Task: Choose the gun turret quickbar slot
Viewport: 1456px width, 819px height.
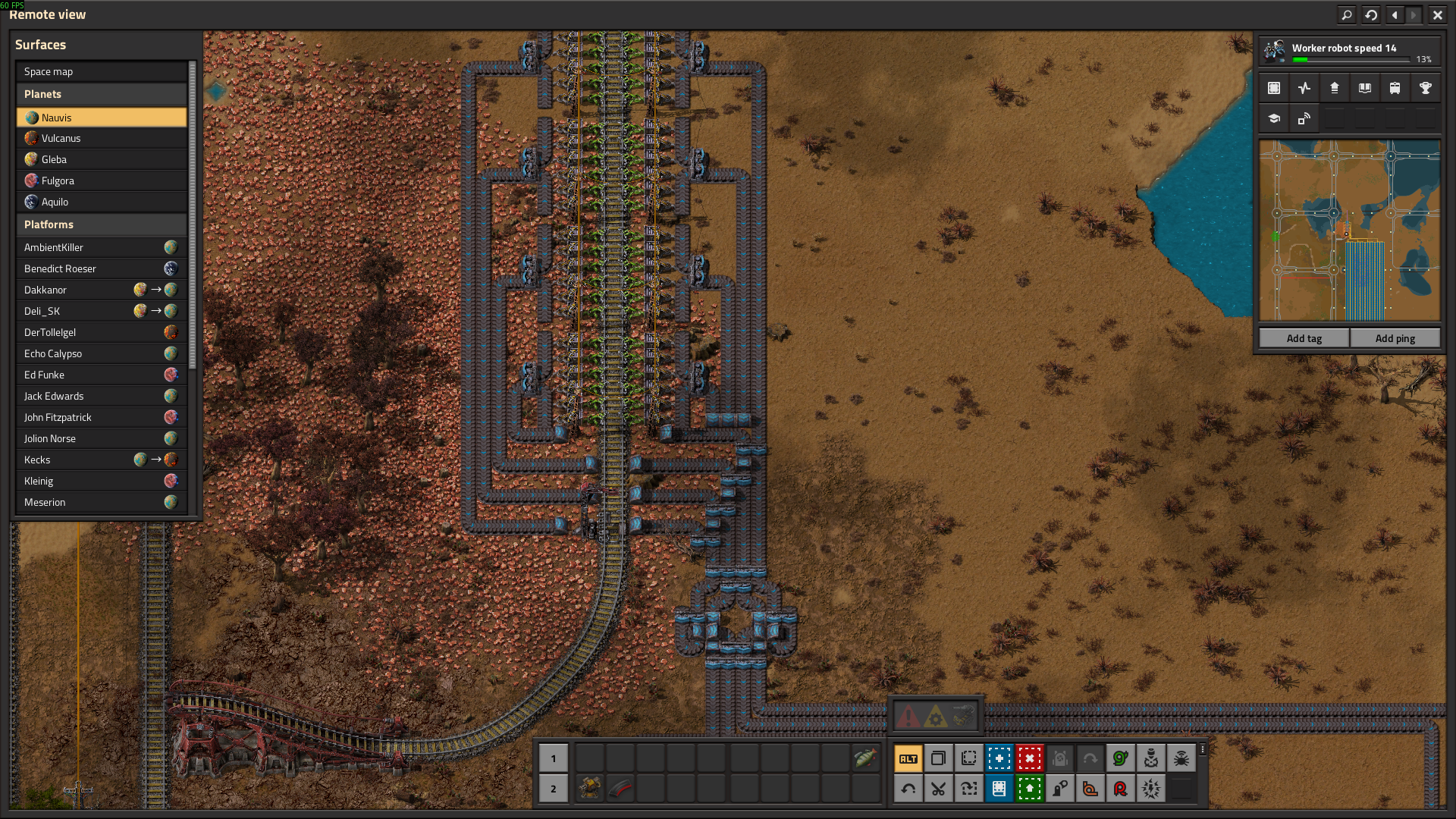Action: click(x=589, y=789)
